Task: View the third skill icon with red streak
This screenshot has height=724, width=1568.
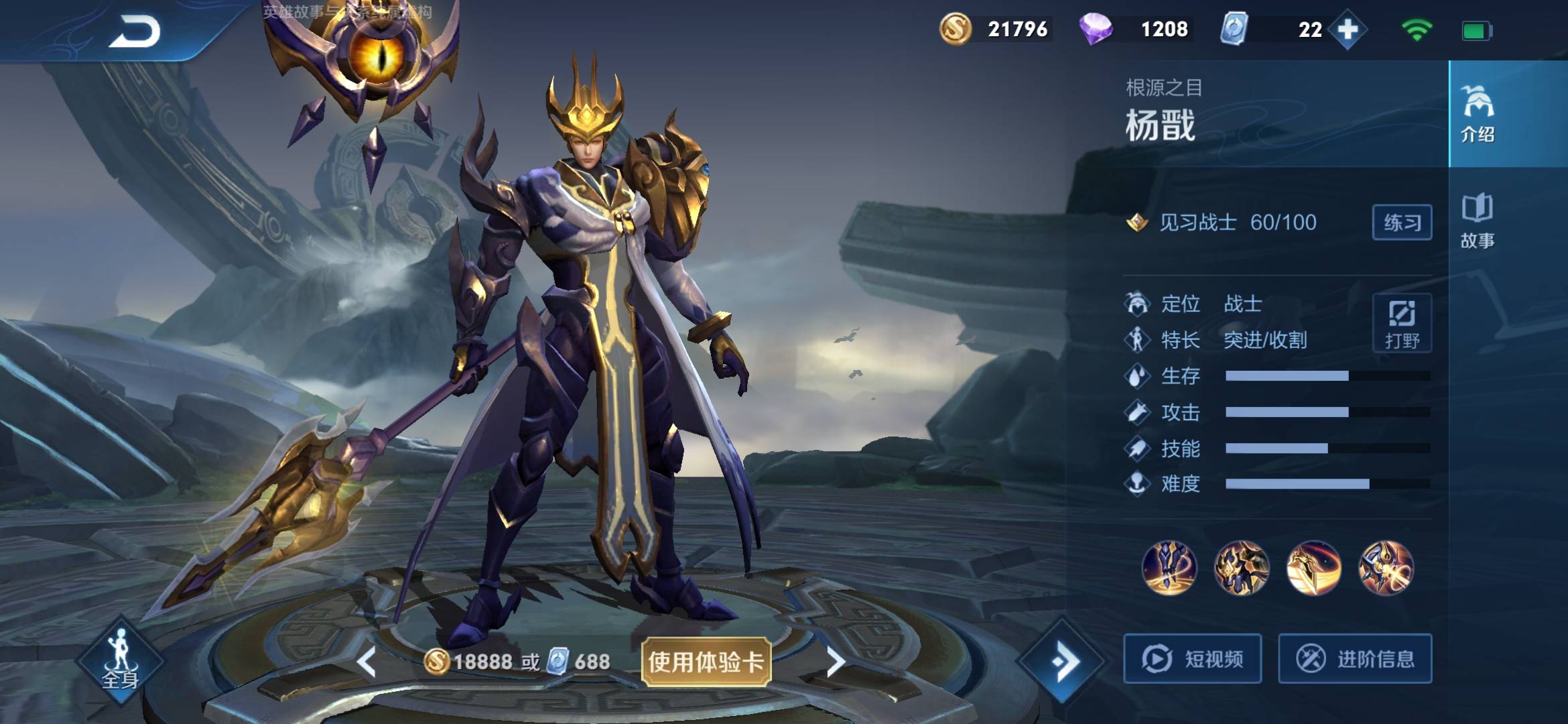Action: (x=1314, y=568)
